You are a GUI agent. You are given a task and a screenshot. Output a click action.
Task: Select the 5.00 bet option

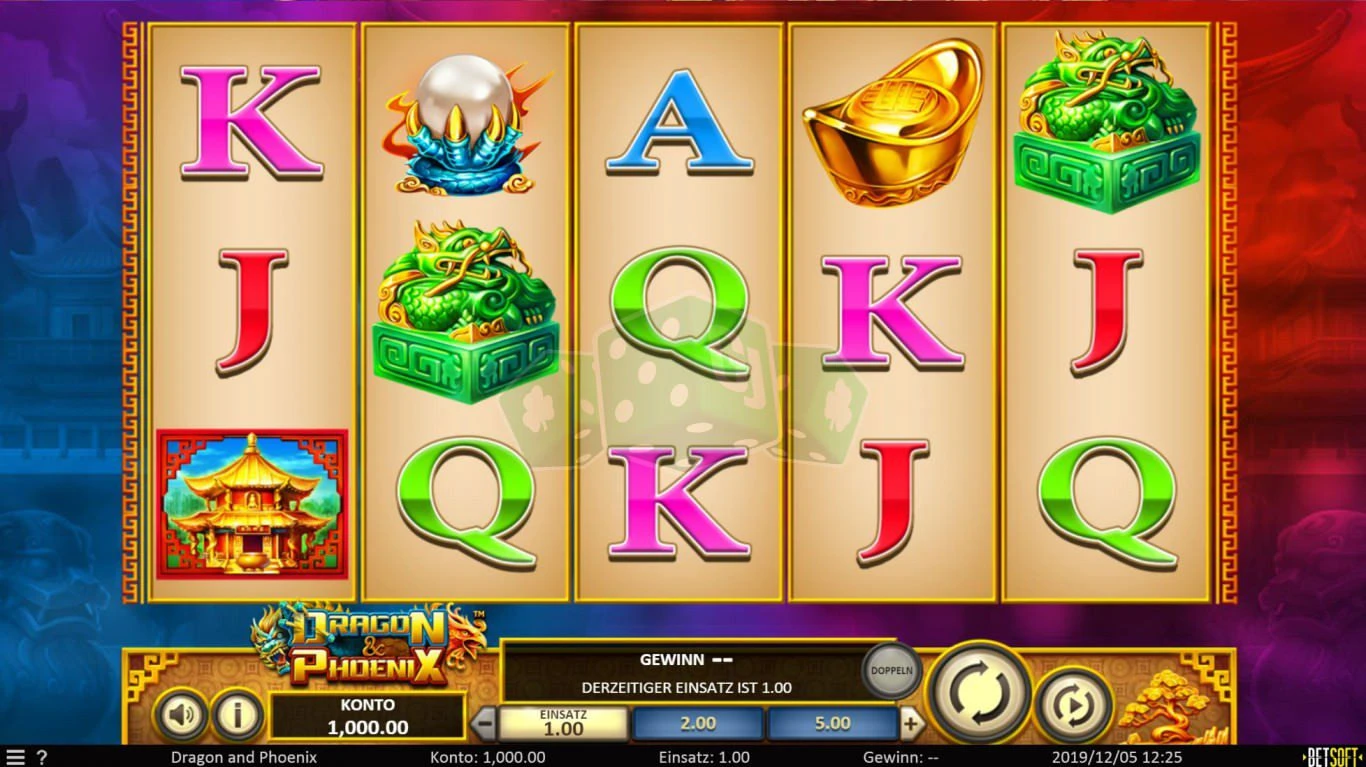click(832, 722)
